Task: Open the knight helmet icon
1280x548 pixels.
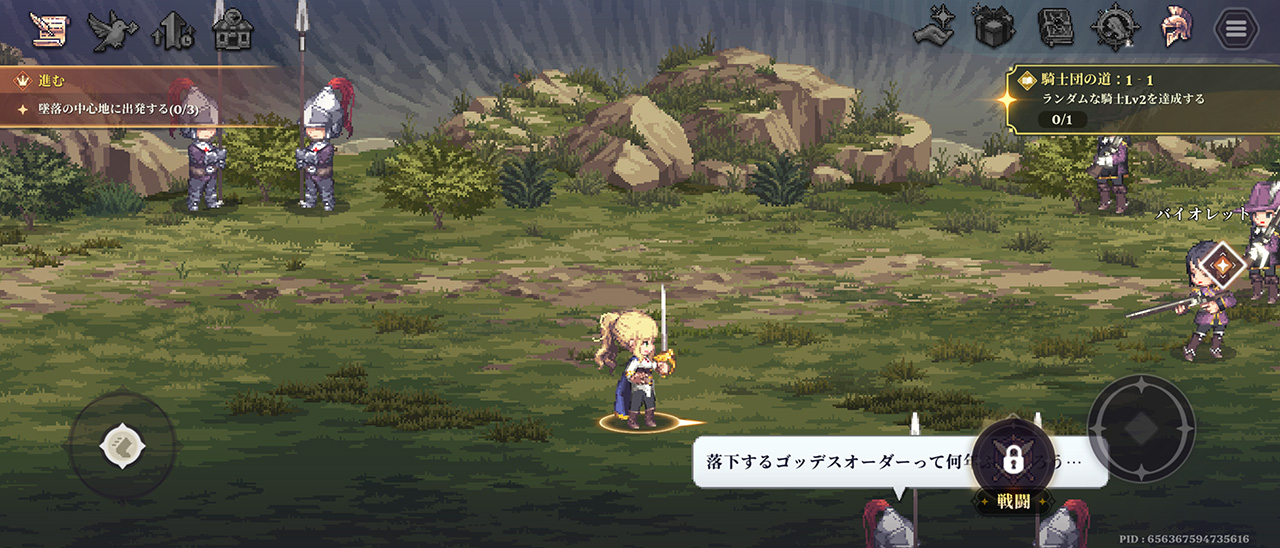Action: (x=1176, y=28)
